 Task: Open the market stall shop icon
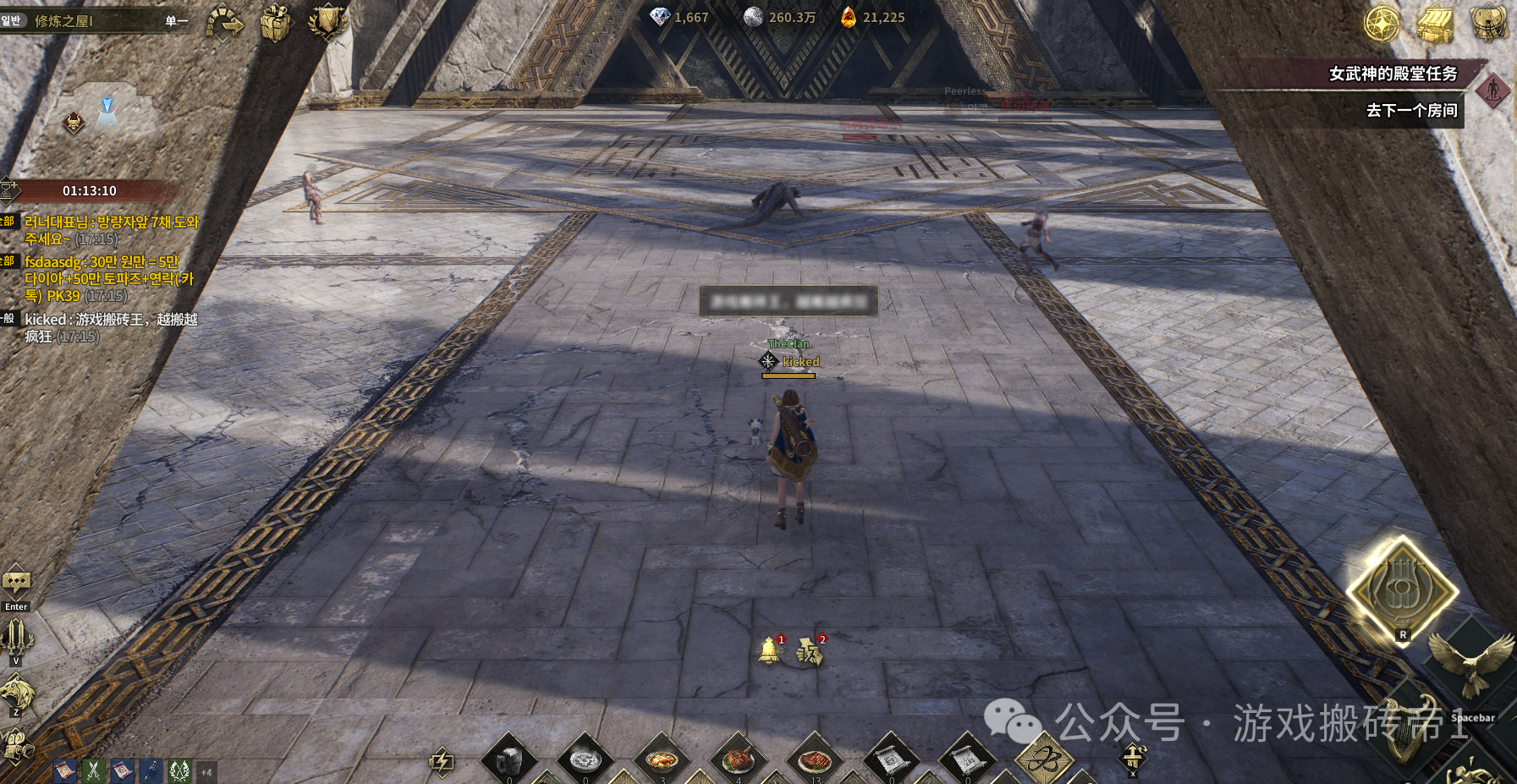tap(1435, 24)
